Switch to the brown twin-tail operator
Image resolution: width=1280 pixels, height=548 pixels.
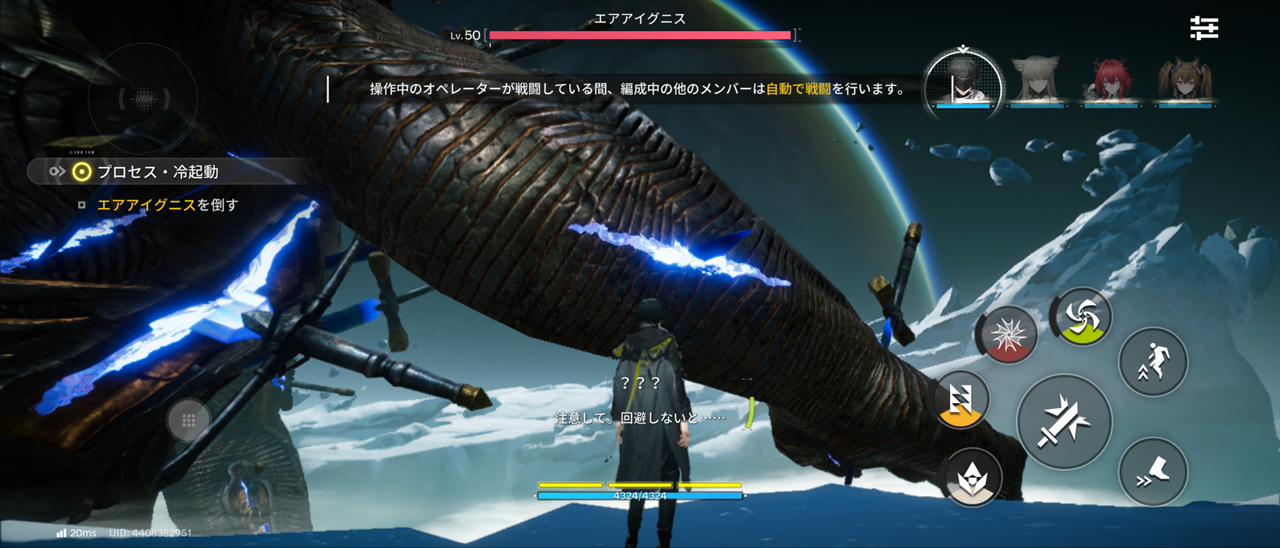click(x=1183, y=80)
